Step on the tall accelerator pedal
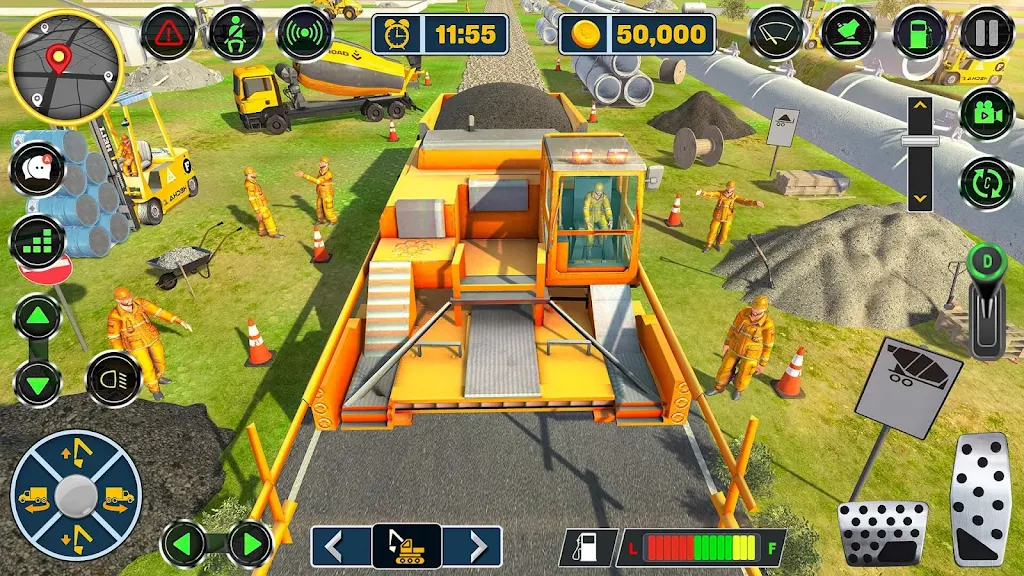 pos(981,499)
